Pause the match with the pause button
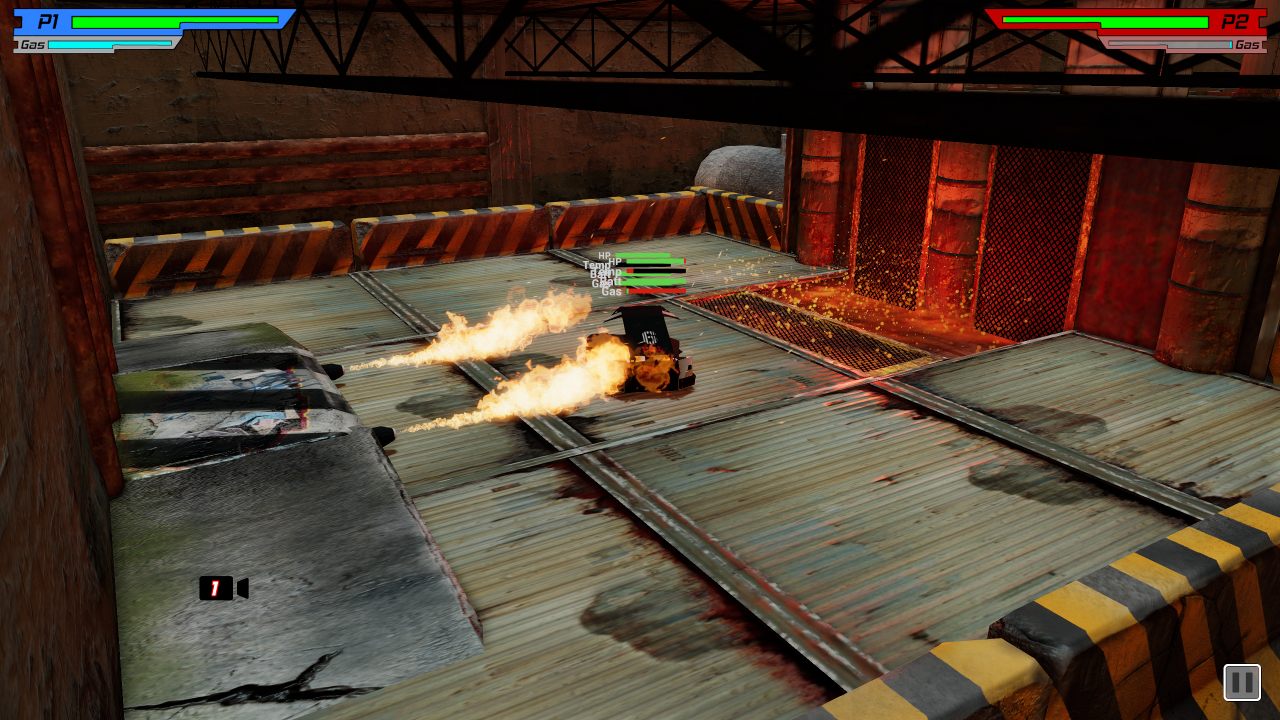The width and height of the screenshot is (1280, 720). click(1241, 683)
